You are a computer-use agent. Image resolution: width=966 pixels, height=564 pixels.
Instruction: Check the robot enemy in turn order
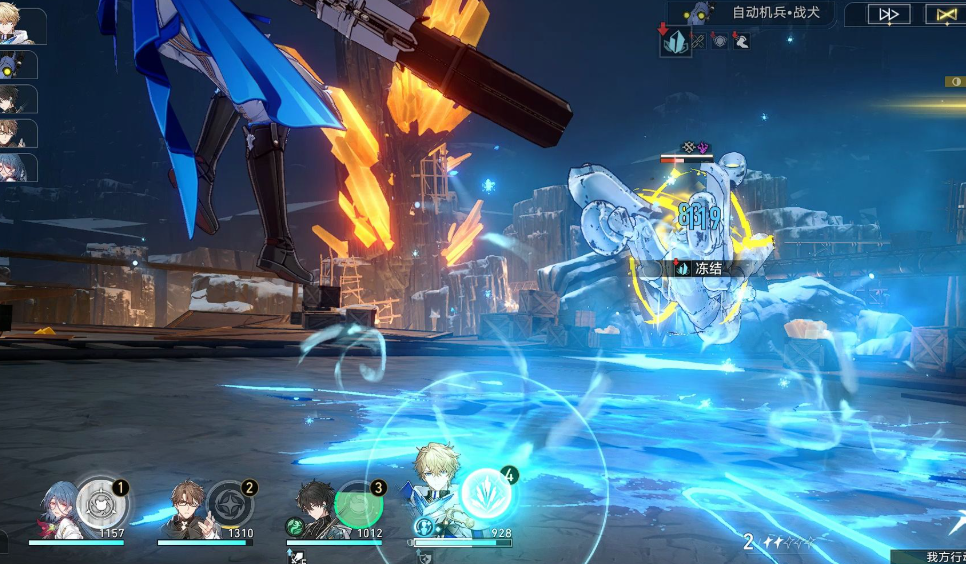pos(18,65)
